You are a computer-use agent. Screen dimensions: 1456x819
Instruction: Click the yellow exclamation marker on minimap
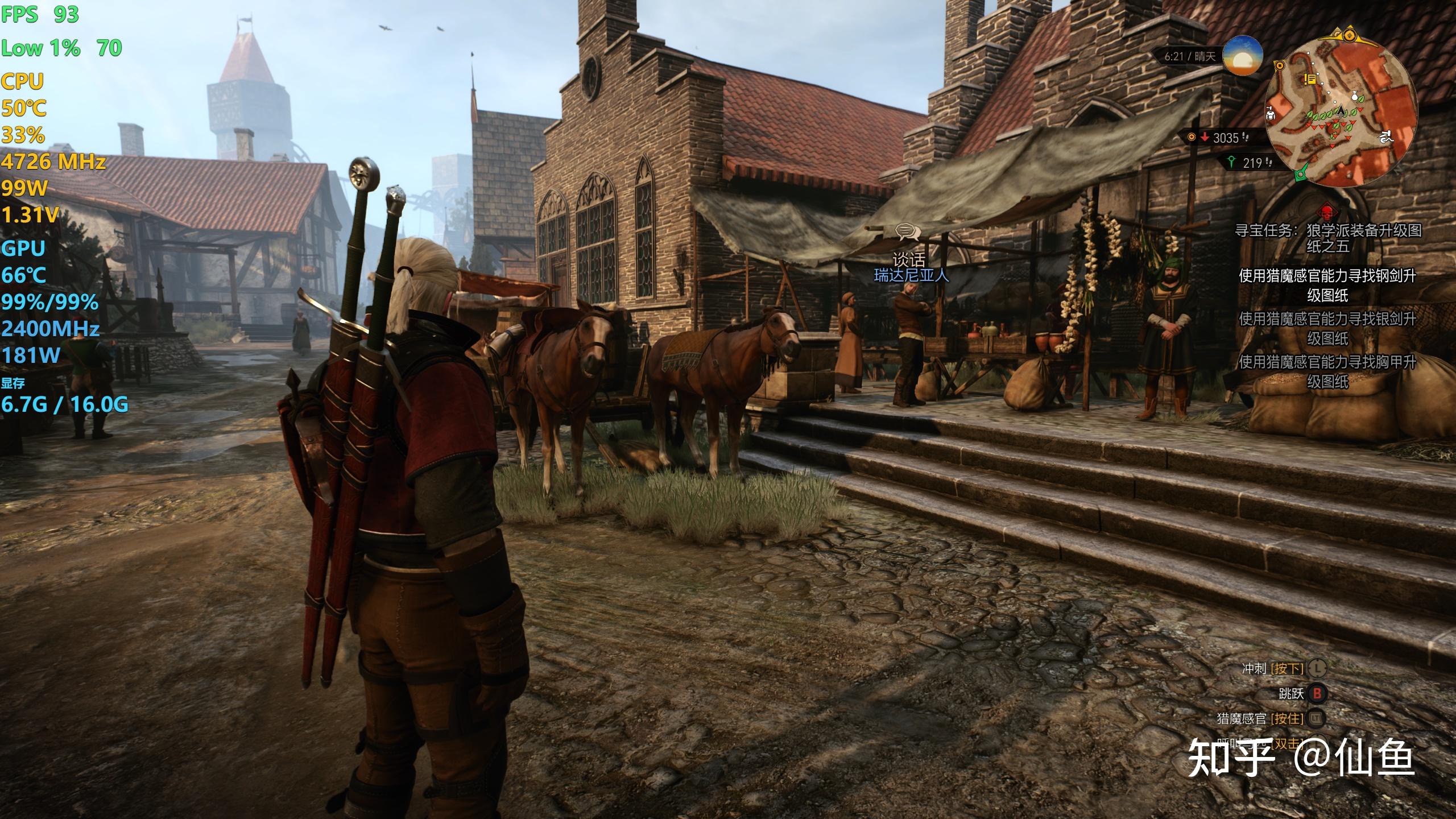pos(1310,80)
